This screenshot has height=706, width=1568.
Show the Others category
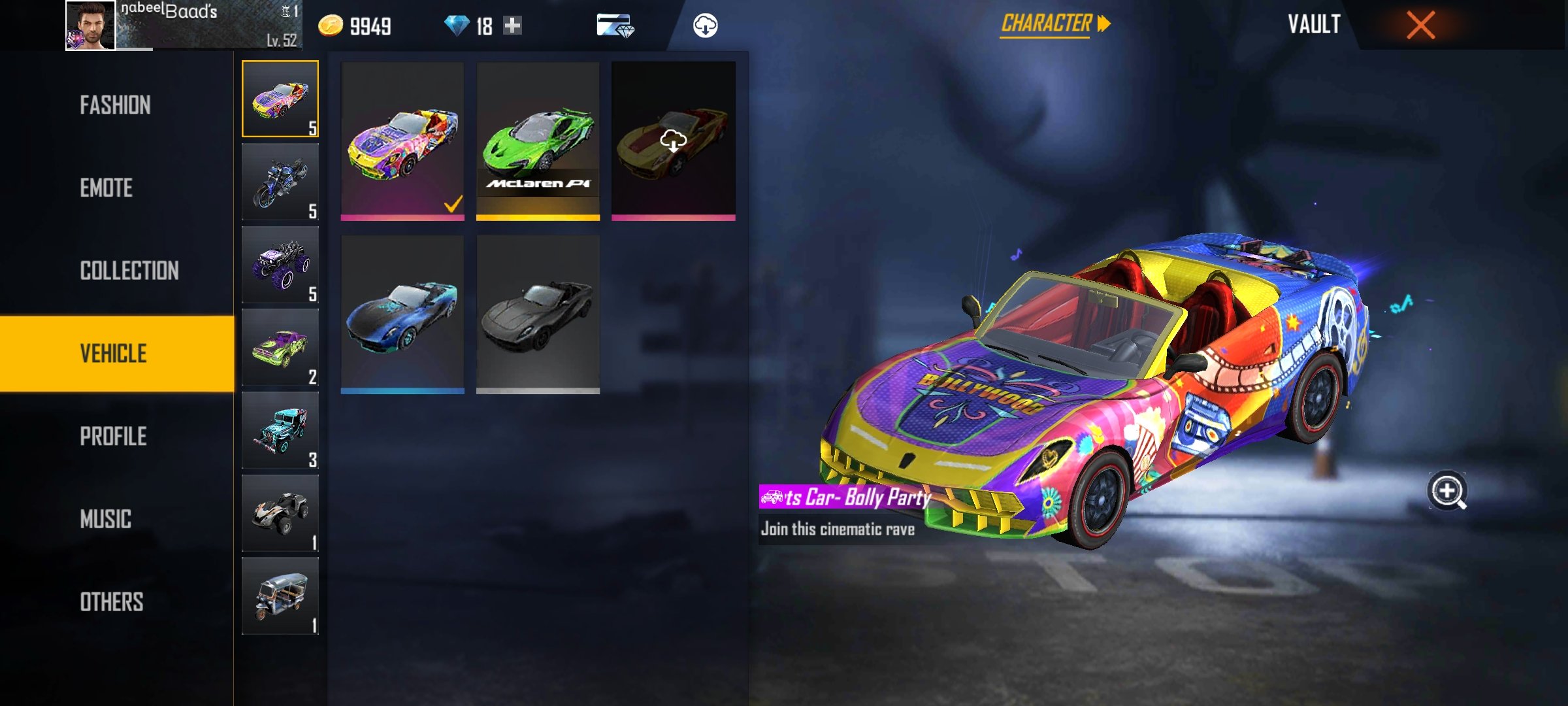click(112, 602)
